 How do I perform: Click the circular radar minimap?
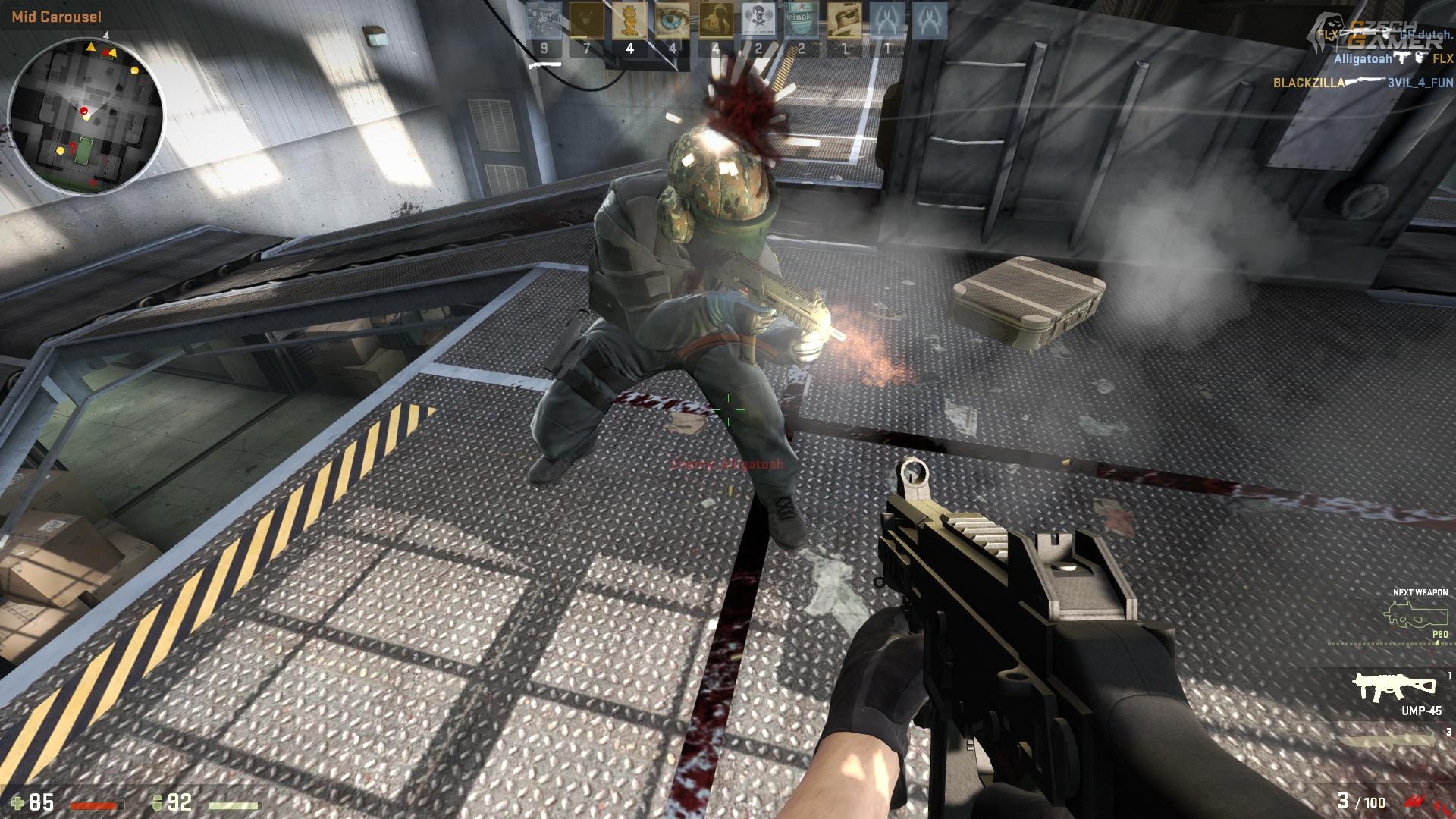coord(86,116)
